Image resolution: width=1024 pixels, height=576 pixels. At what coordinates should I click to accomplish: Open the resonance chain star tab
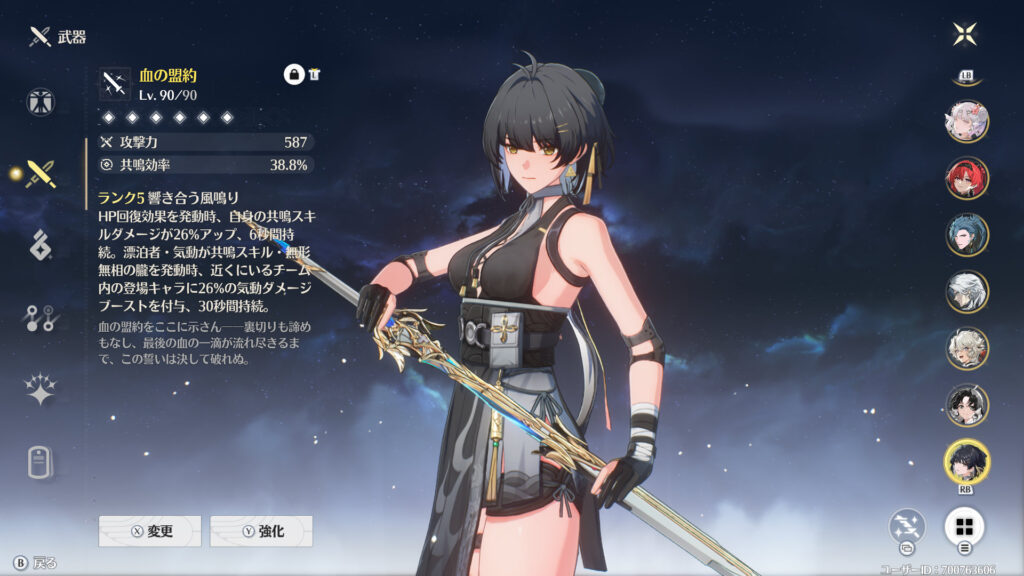[x=41, y=390]
